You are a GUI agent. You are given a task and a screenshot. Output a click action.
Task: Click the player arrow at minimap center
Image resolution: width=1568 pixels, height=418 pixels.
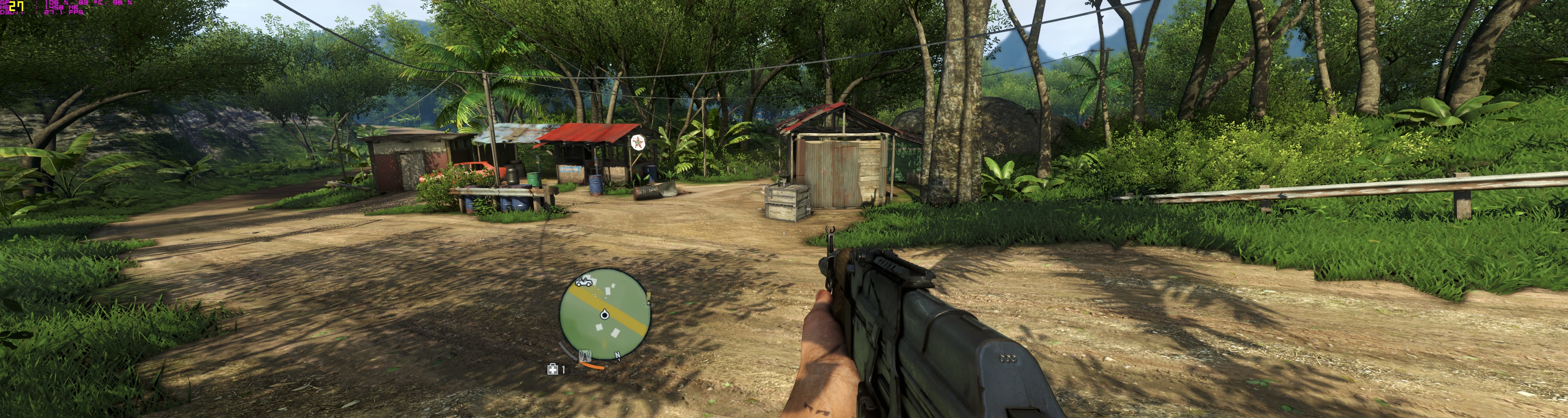[604, 315]
